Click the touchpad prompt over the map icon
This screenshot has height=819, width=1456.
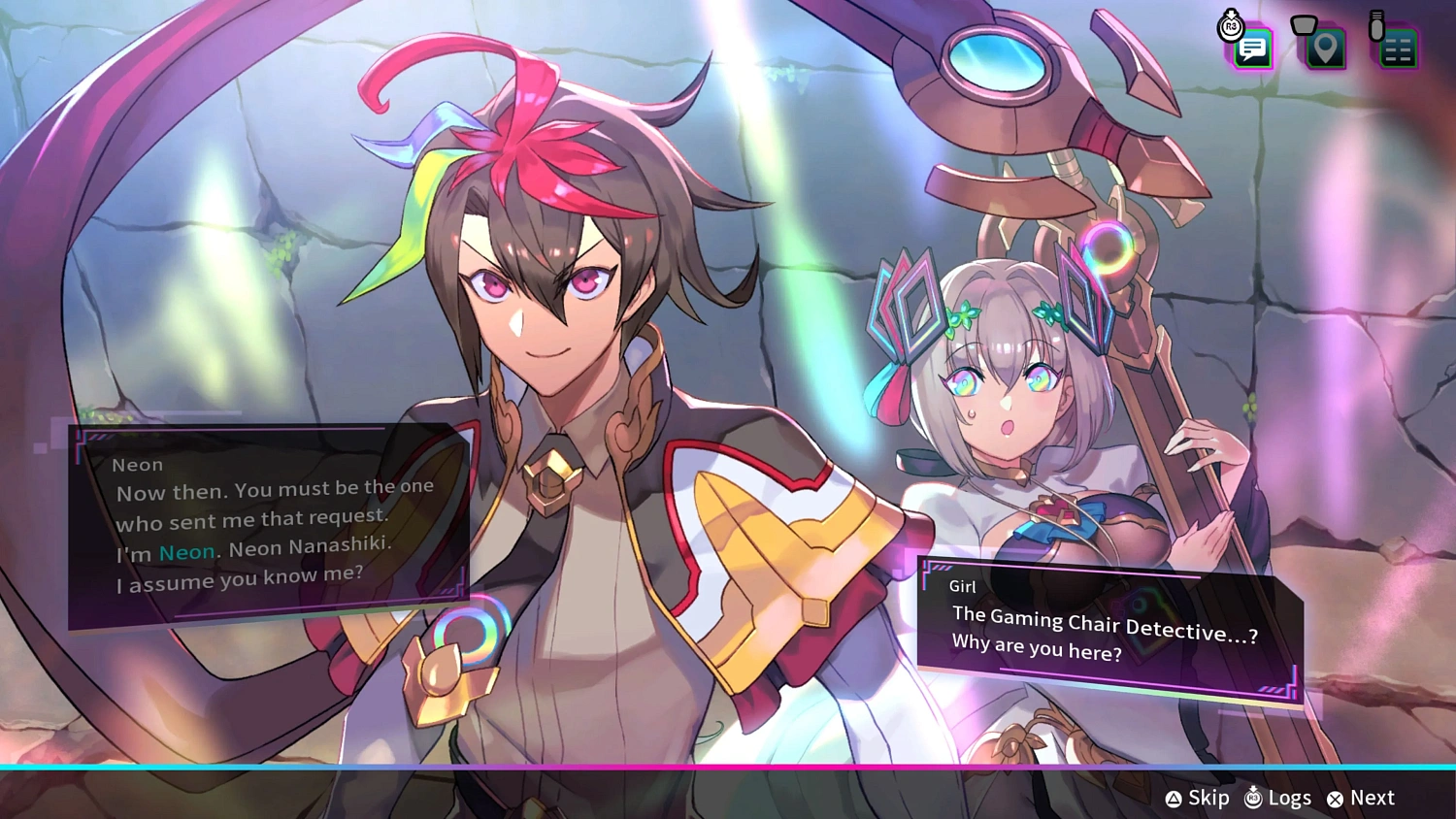click(x=1304, y=23)
